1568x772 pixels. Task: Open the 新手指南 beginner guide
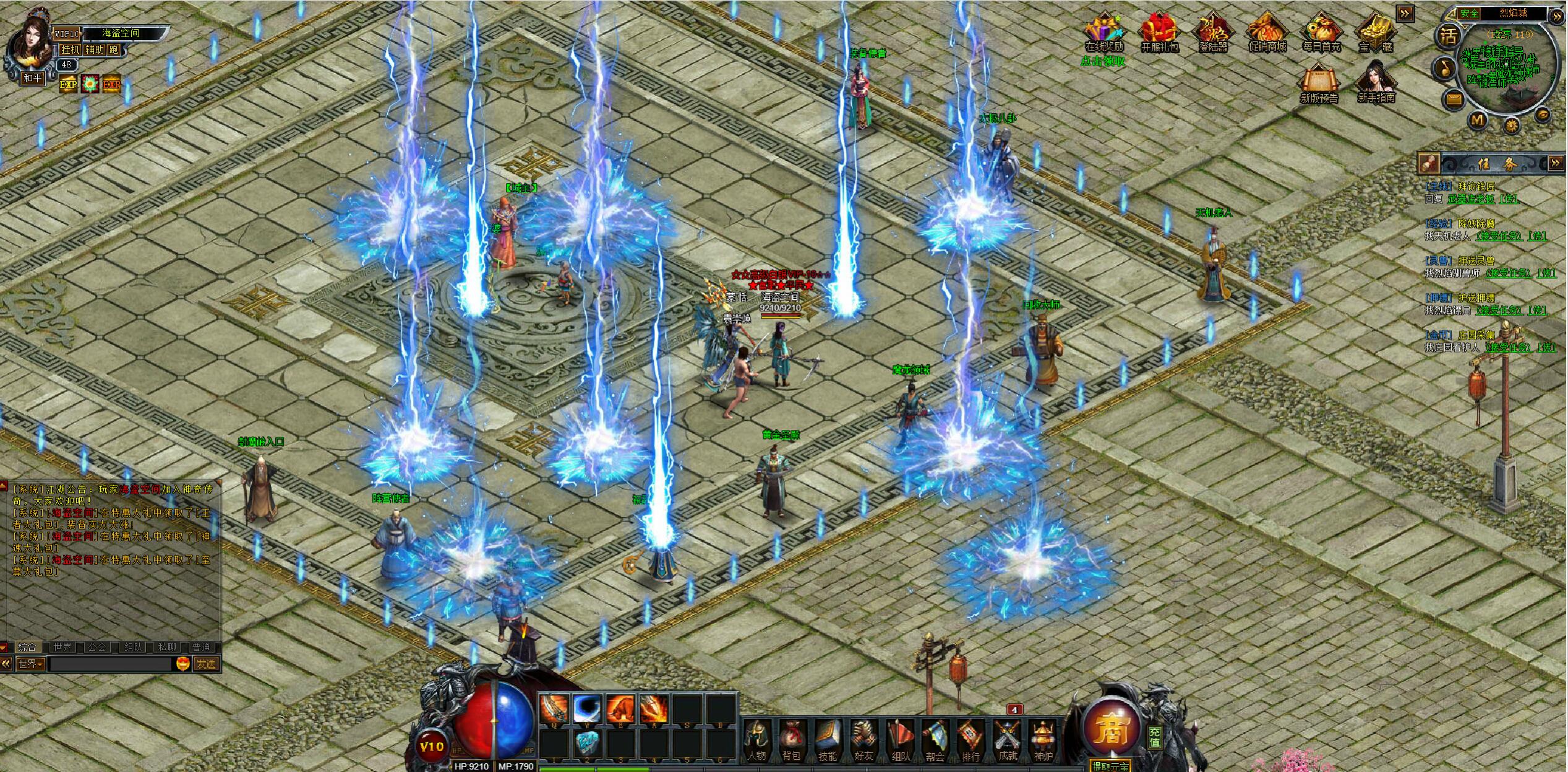pyautogui.click(x=1376, y=84)
